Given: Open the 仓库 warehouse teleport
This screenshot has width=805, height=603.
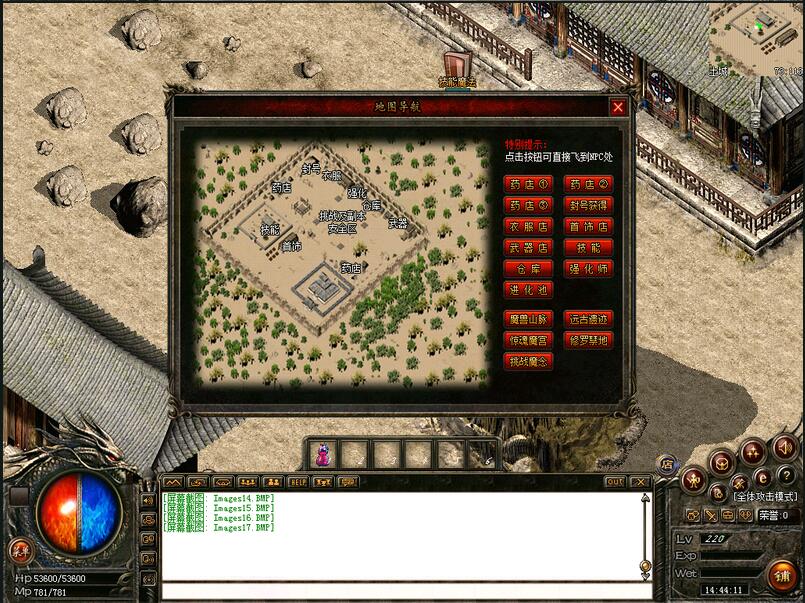Looking at the screenshot, I should tap(529, 269).
